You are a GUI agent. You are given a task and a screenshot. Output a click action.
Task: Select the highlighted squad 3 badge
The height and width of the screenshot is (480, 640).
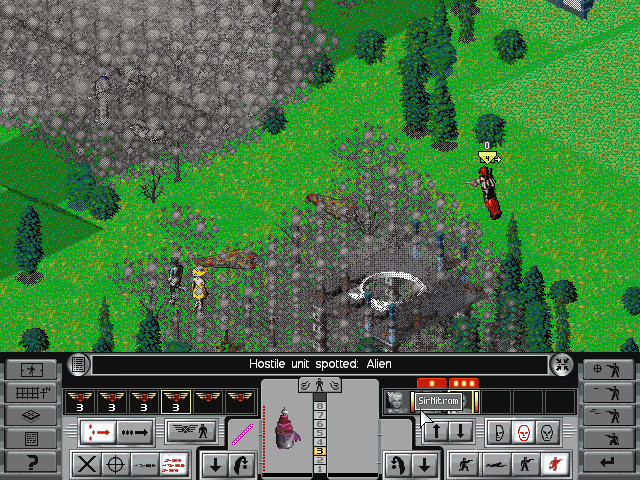point(176,402)
